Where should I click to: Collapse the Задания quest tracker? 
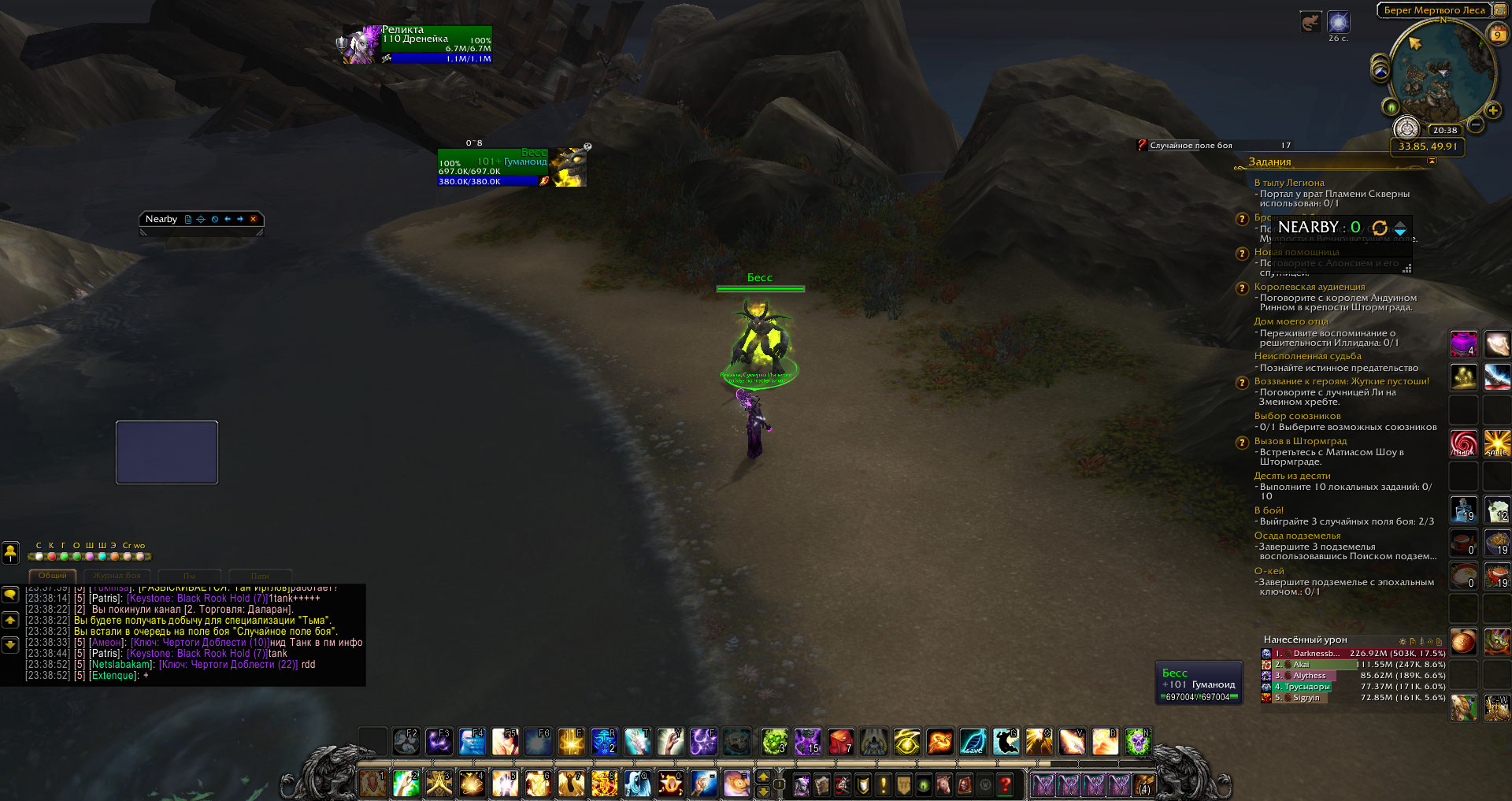[1432, 161]
